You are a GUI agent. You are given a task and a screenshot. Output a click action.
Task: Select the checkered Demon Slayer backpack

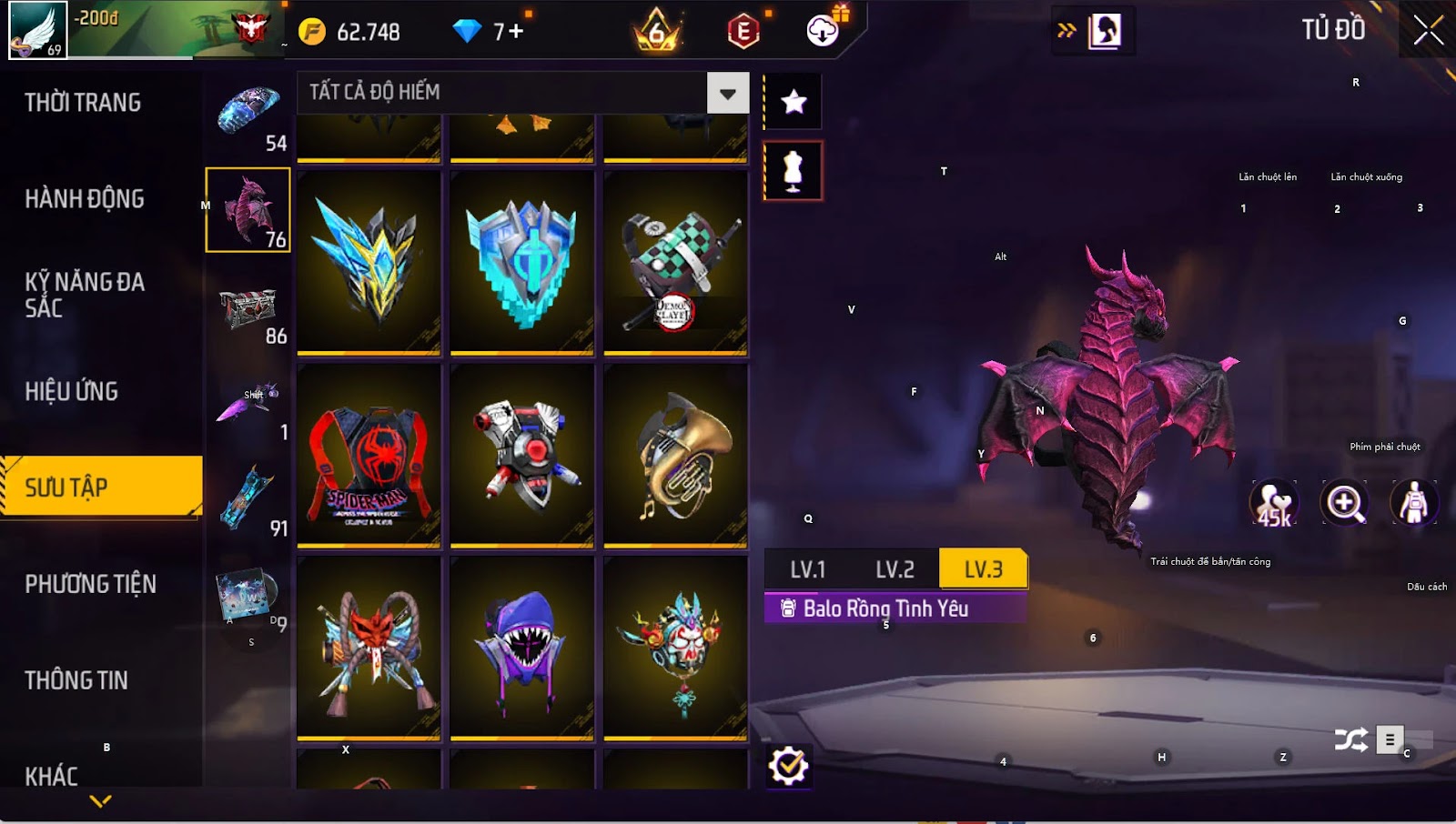coord(675,263)
